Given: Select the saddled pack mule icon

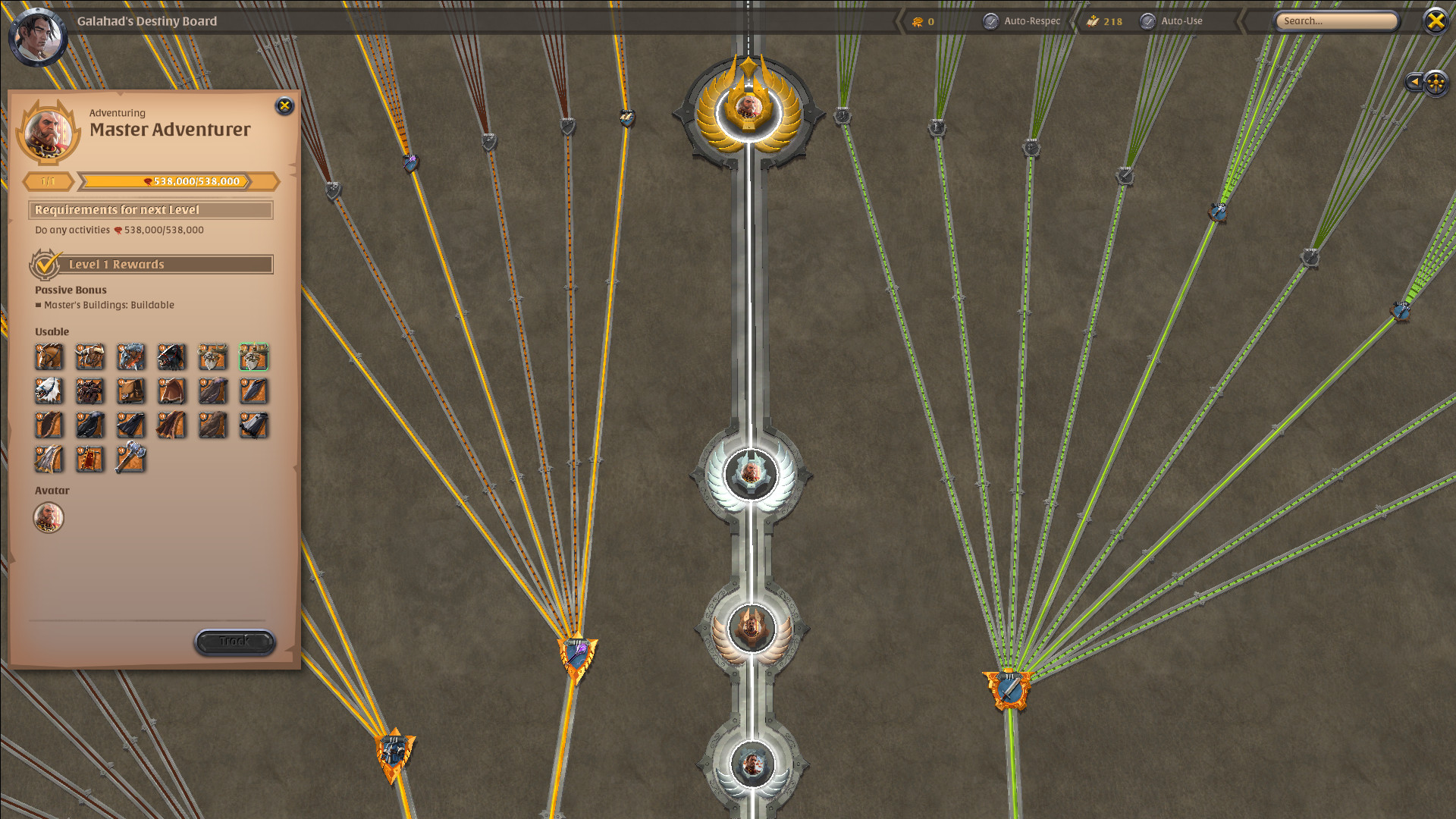Looking at the screenshot, I should (x=131, y=391).
